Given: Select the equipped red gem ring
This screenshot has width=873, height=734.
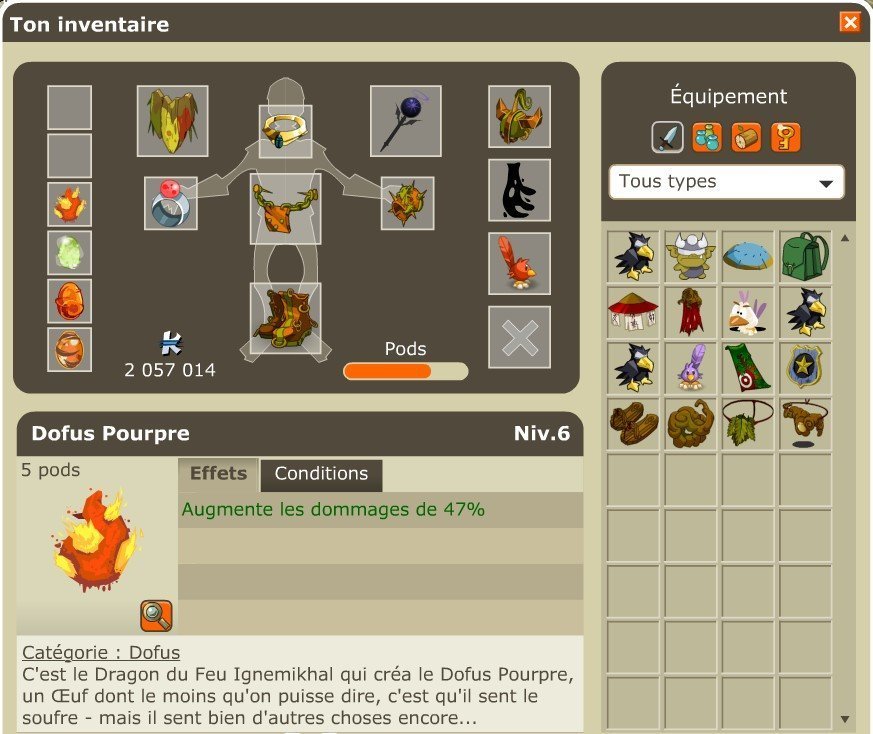Looking at the screenshot, I should tap(170, 203).
